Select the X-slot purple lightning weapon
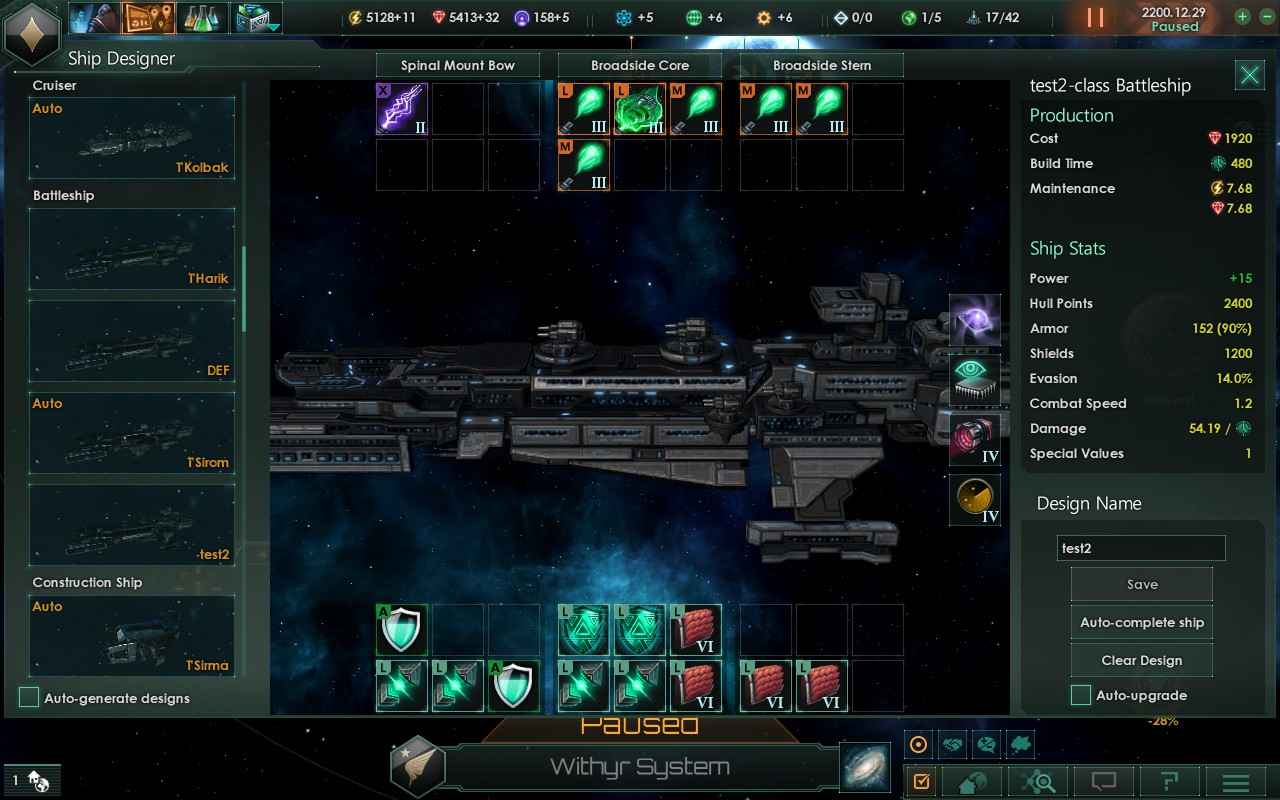1280x800 pixels. [402, 109]
